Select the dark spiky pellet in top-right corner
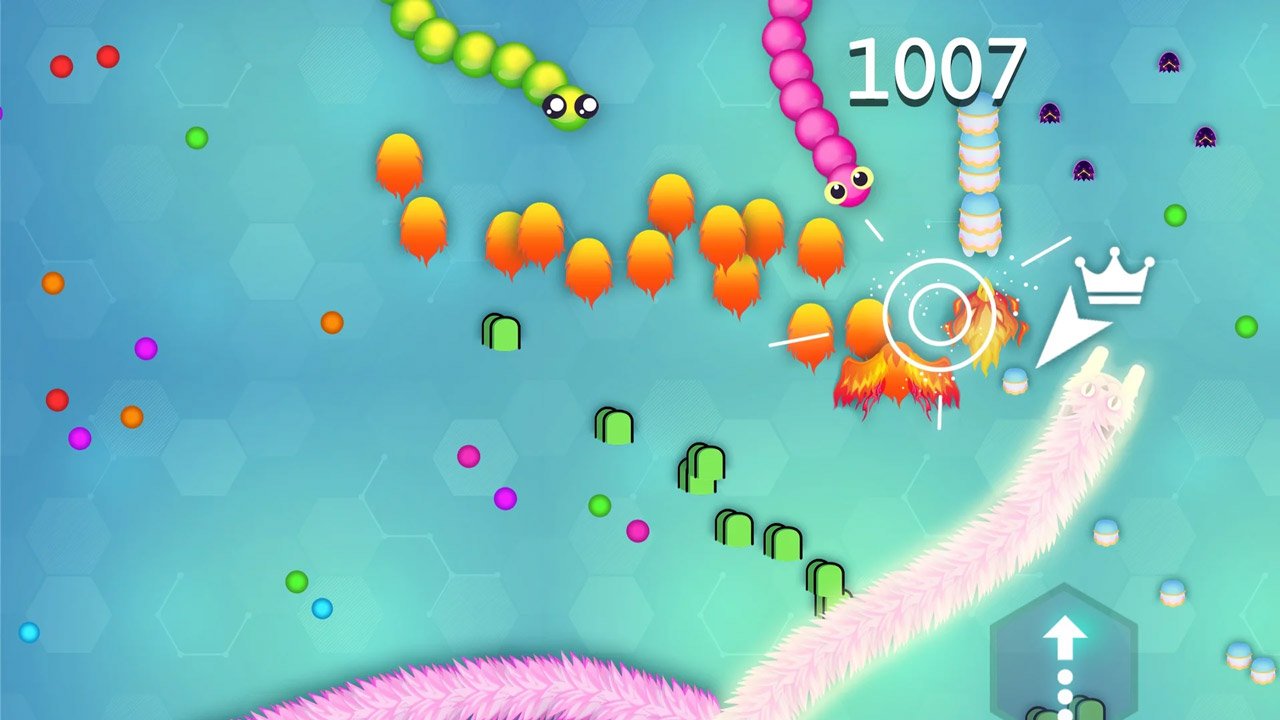Viewport: 1280px width, 720px height. pyautogui.click(x=1167, y=60)
